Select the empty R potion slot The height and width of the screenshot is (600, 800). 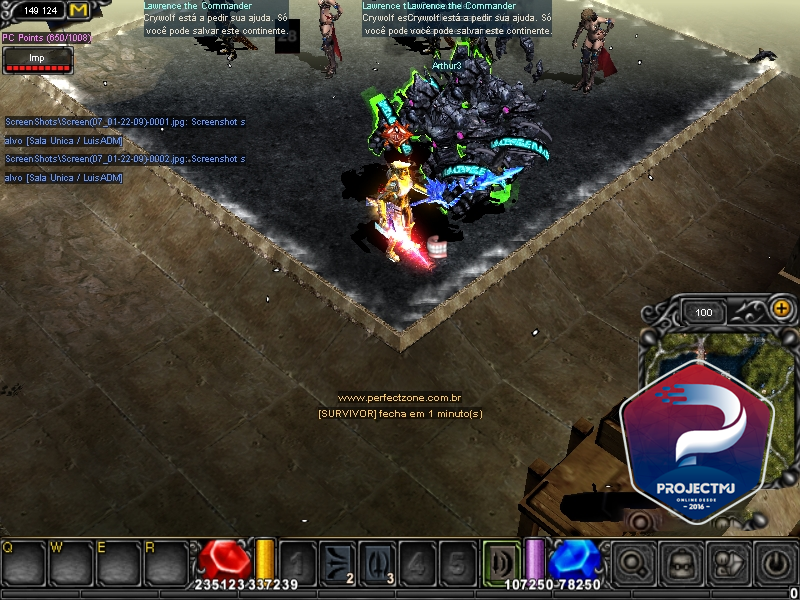(165, 563)
